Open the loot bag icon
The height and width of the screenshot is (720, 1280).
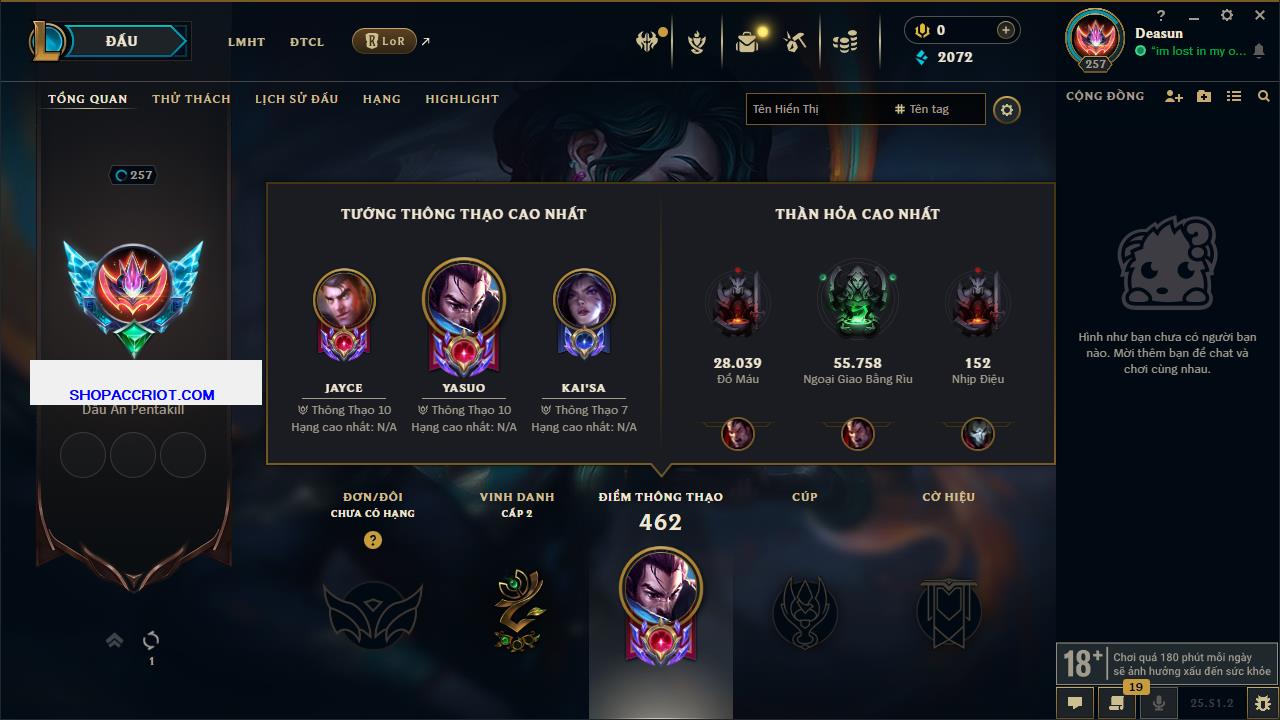click(x=747, y=42)
